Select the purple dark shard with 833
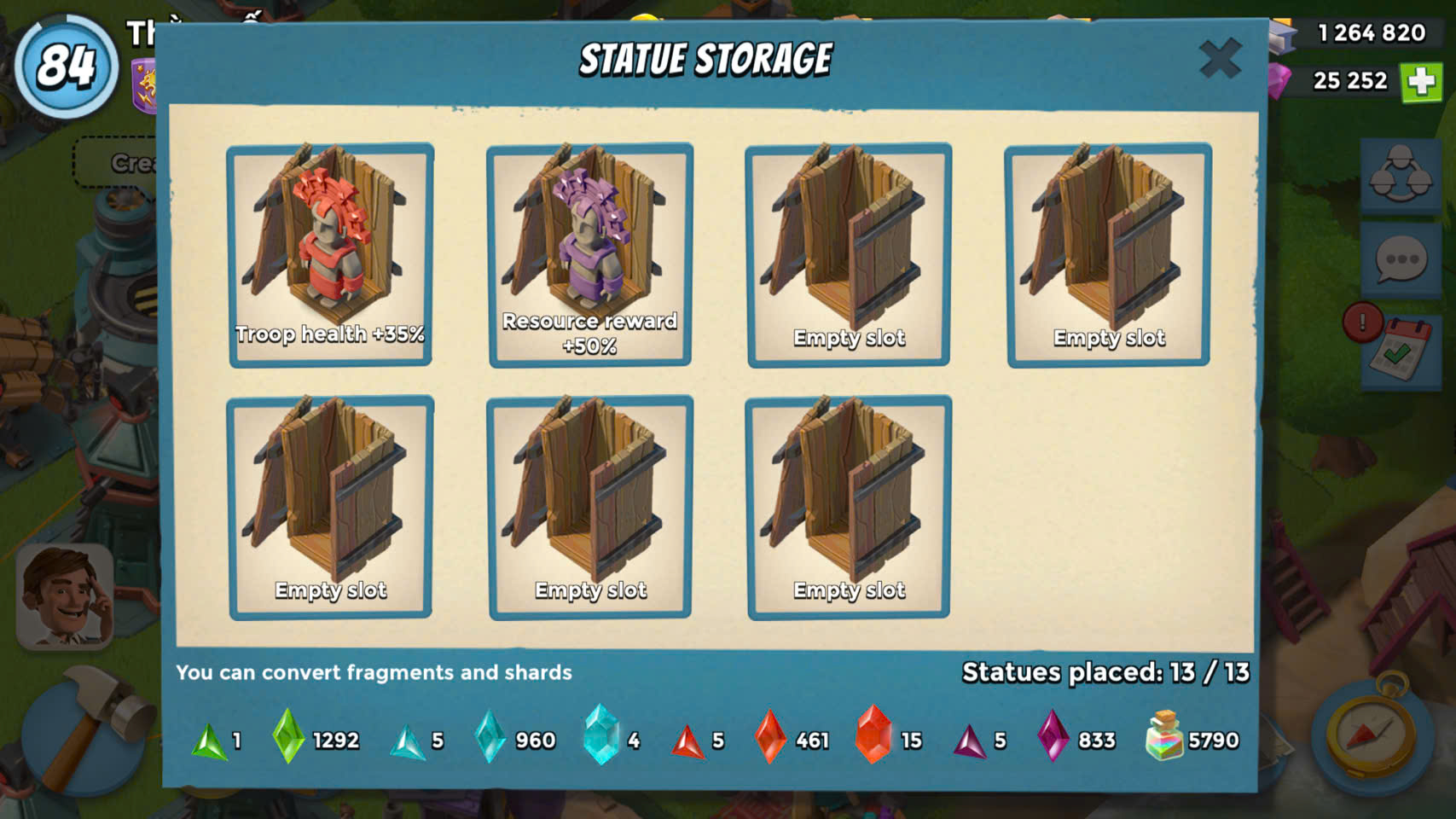Image resolution: width=1456 pixels, height=819 pixels. (x=1053, y=735)
